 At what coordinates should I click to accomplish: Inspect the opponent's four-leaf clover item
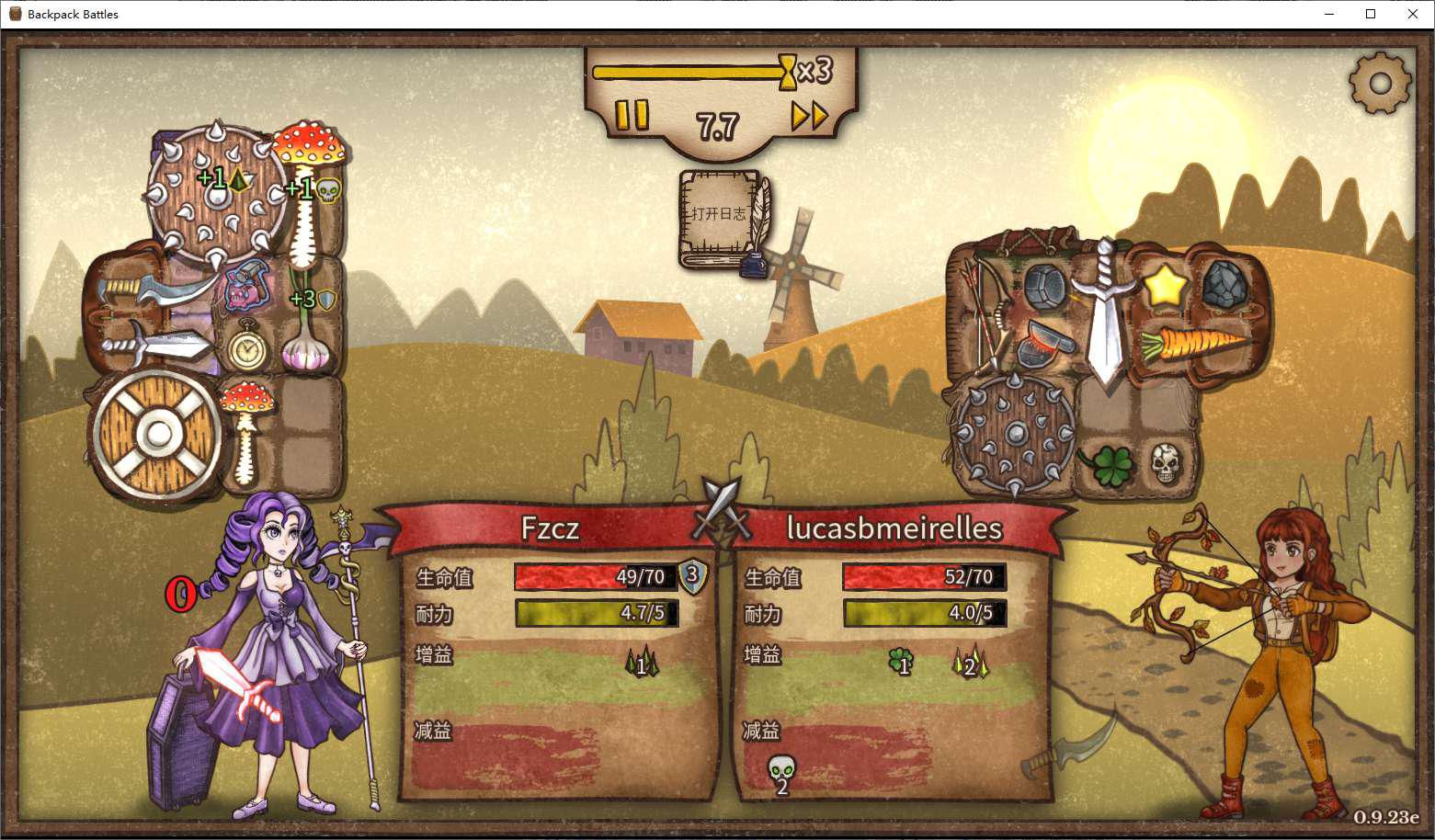point(1106,464)
